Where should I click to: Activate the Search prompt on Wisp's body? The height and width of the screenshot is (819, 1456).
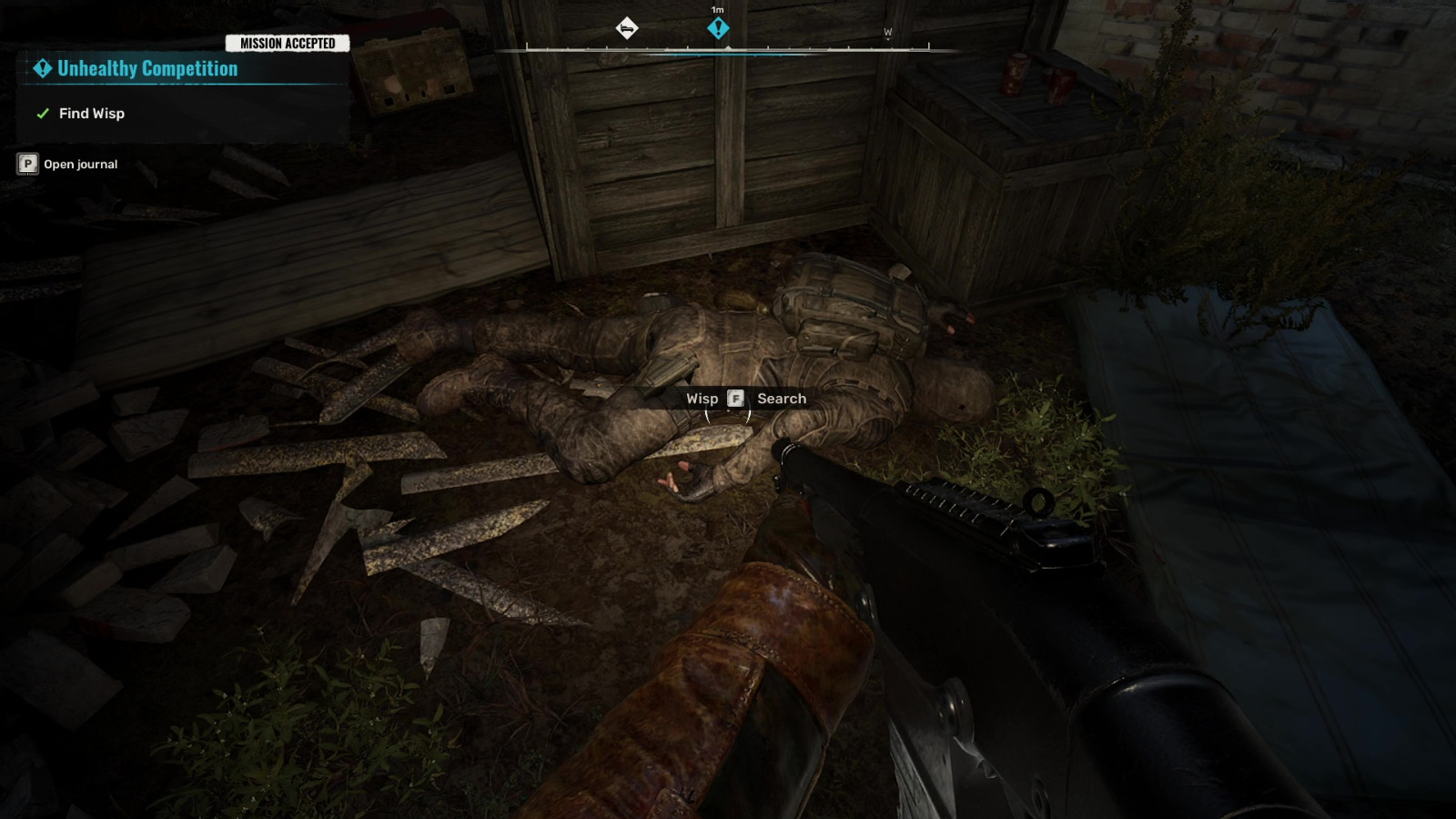[734, 398]
